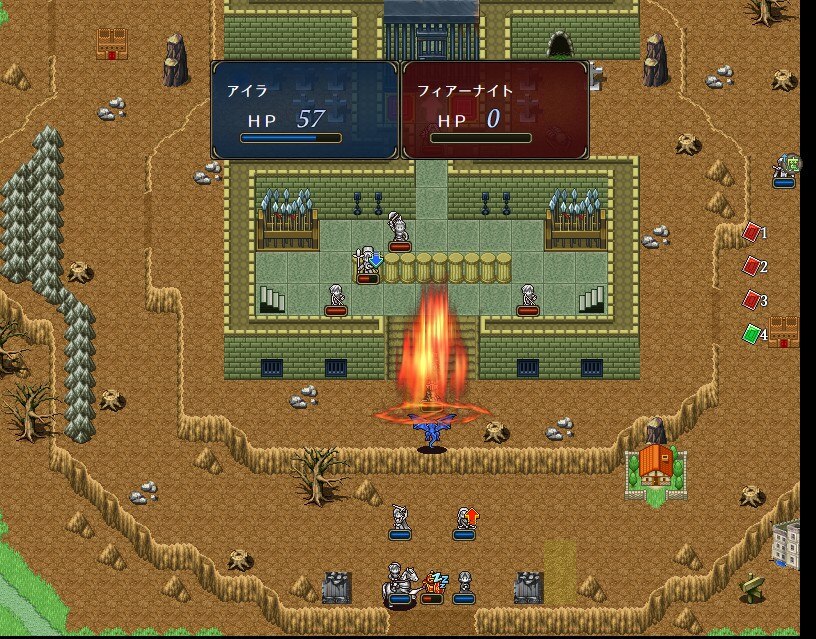
Task: Select the green marker numbered 4
Action: [x=751, y=334]
